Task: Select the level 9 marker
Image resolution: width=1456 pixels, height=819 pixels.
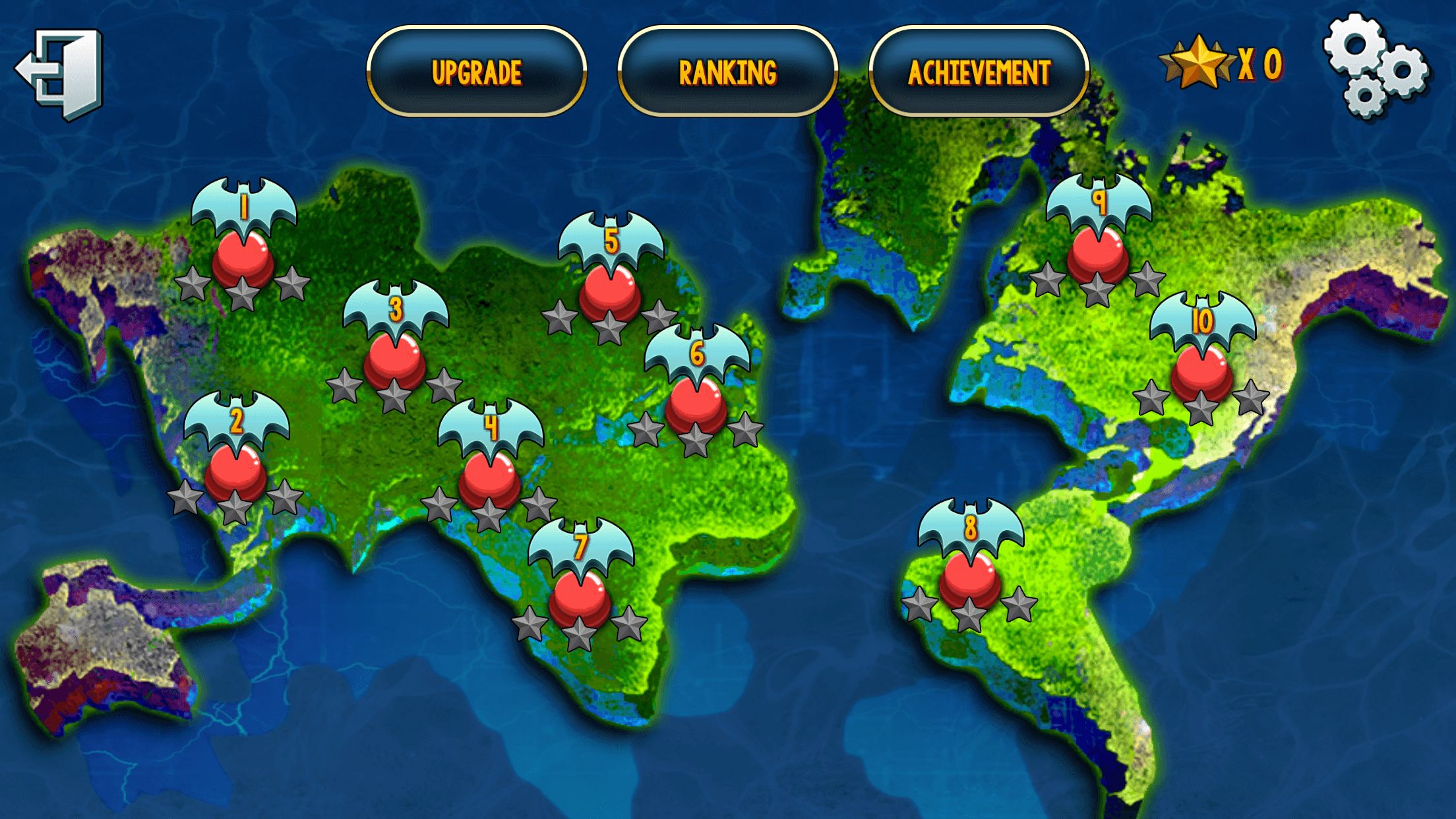Action: [x=1098, y=255]
